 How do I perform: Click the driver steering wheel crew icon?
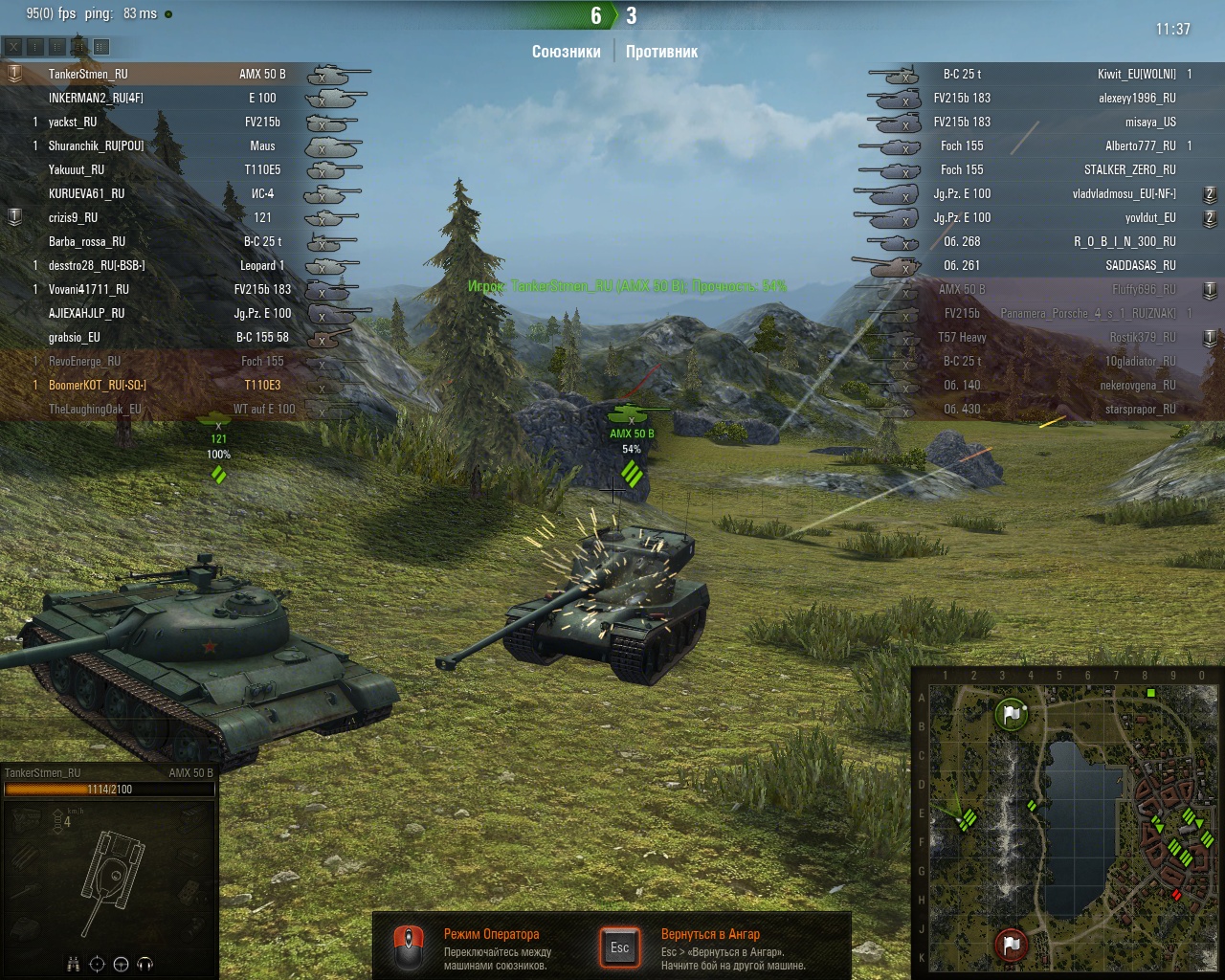tap(121, 964)
